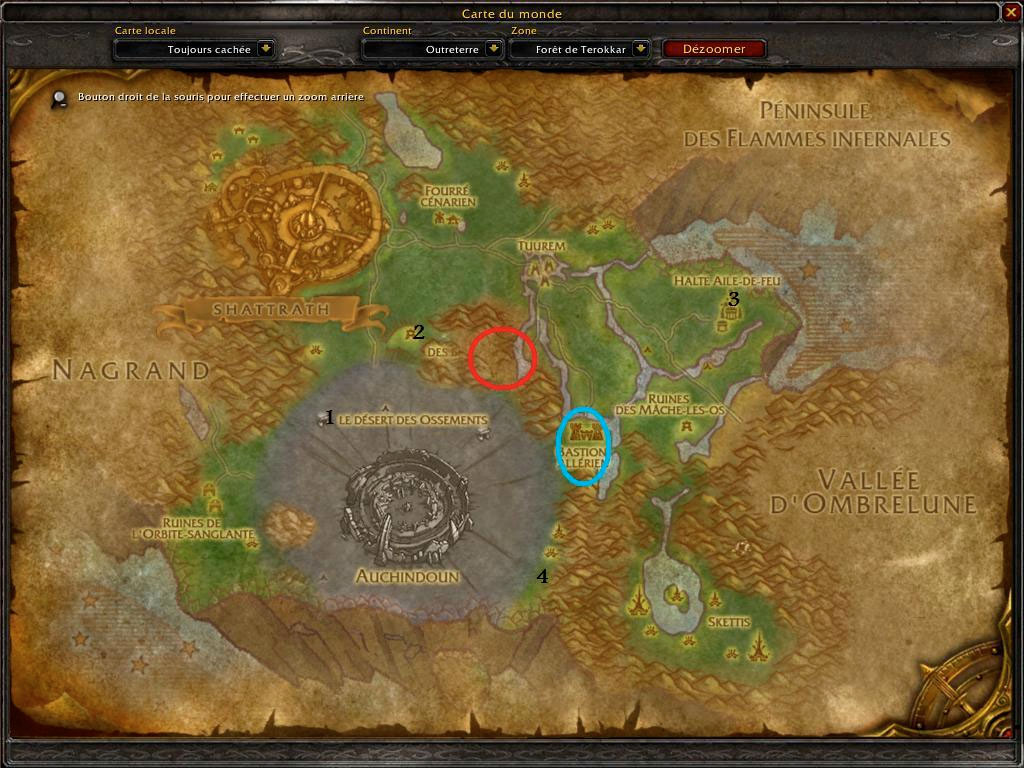Select the Bastion Allérien fortress marker
1024x768 pixels.
[x=584, y=432]
